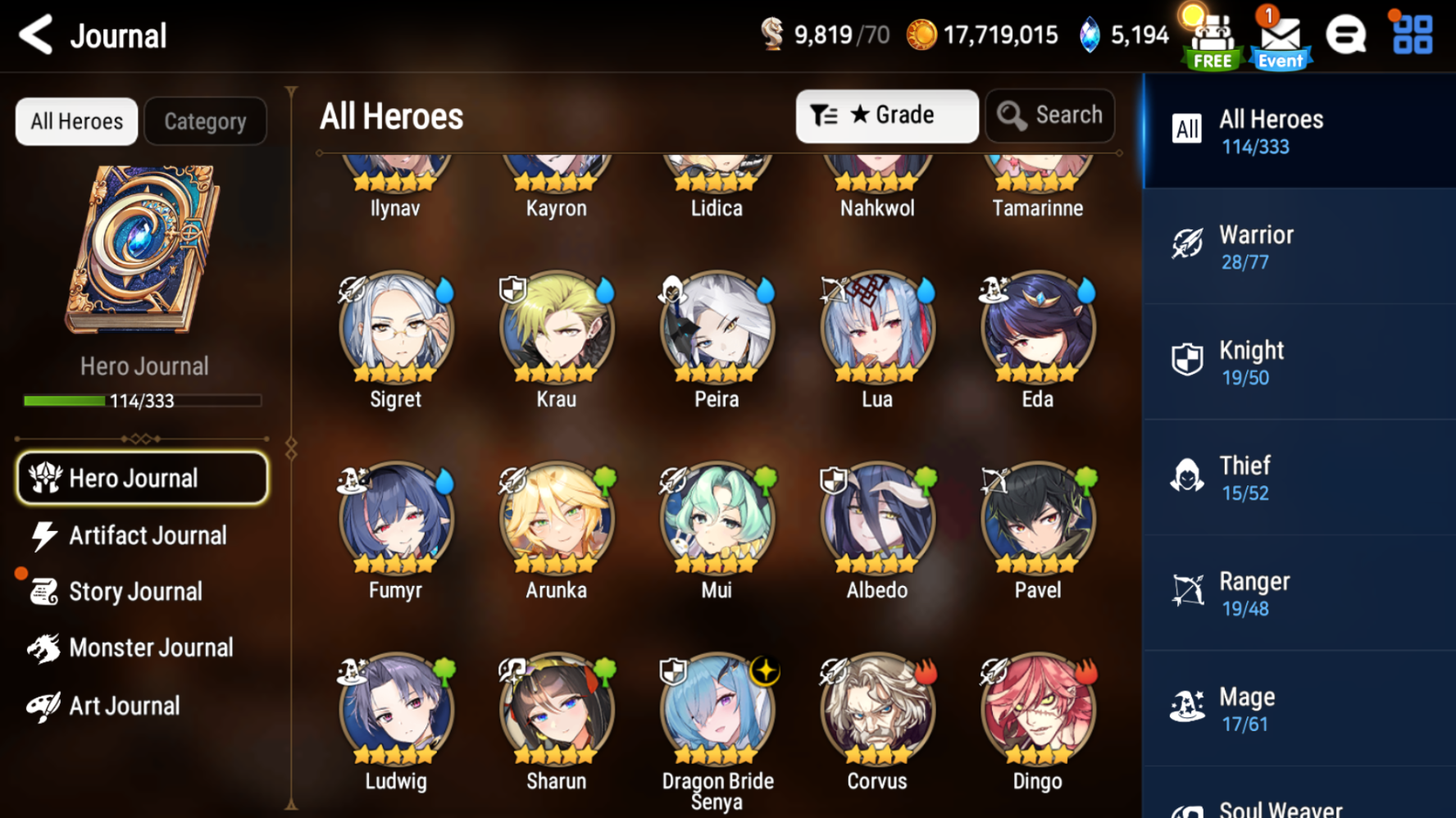Screen dimensions: 1456x818
Task: Select the Hero Journal menu item
Action: 142,478
